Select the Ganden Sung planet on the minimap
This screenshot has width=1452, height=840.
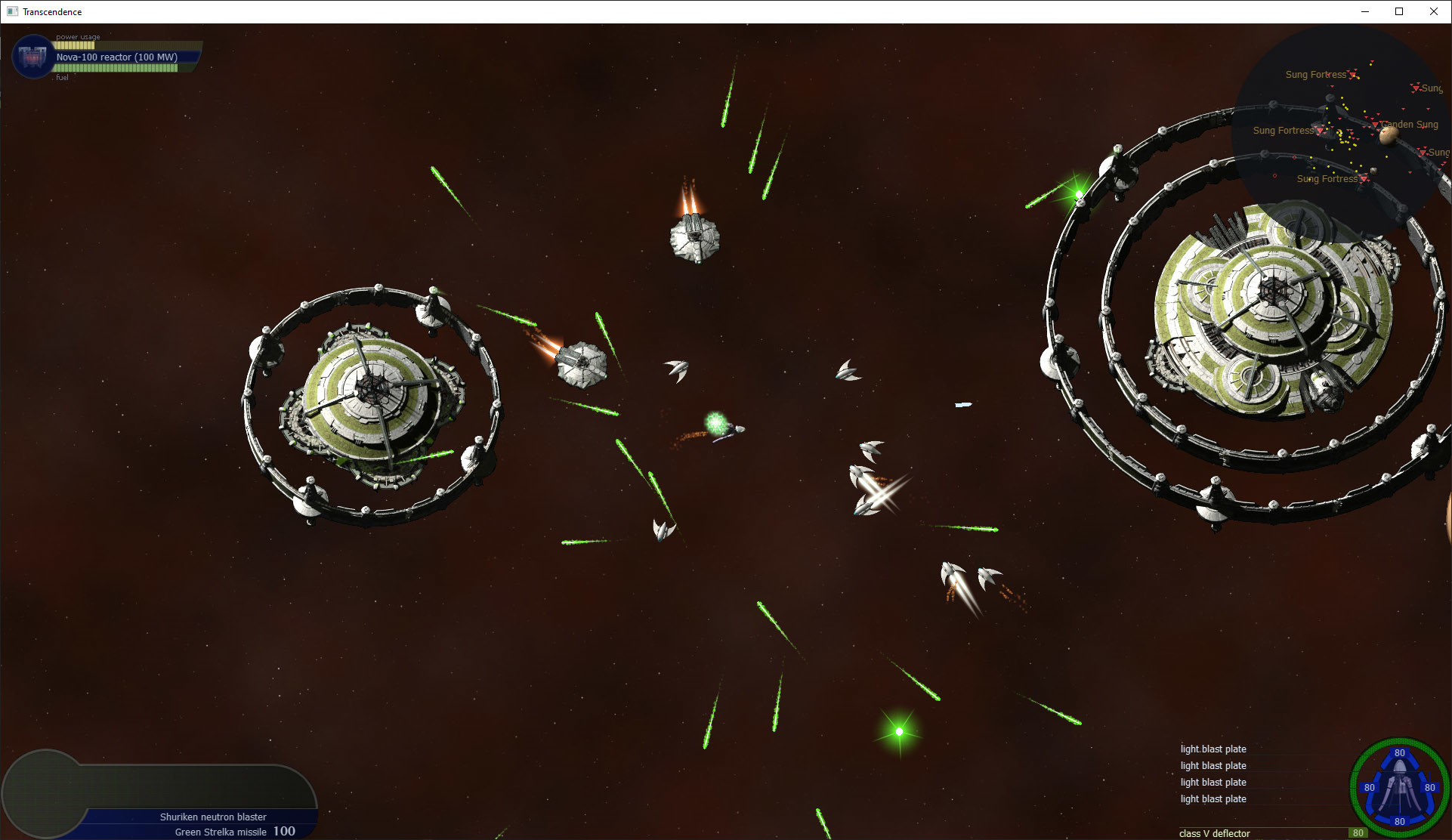tap(1389, 134)
